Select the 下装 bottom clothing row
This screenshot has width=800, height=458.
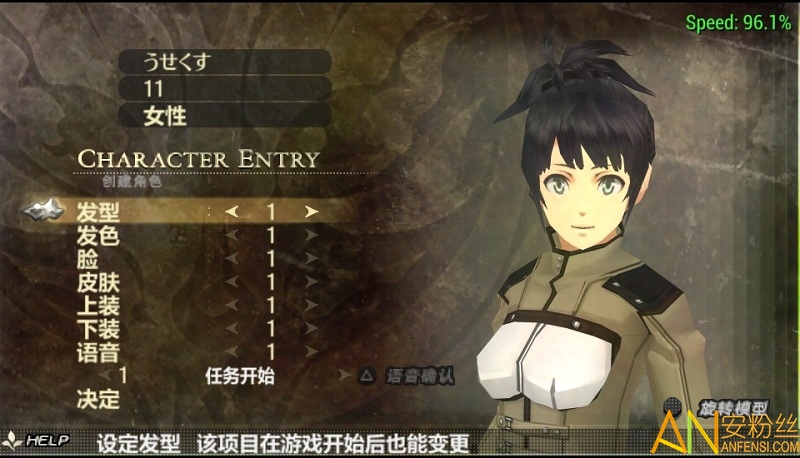click(98, 328)
